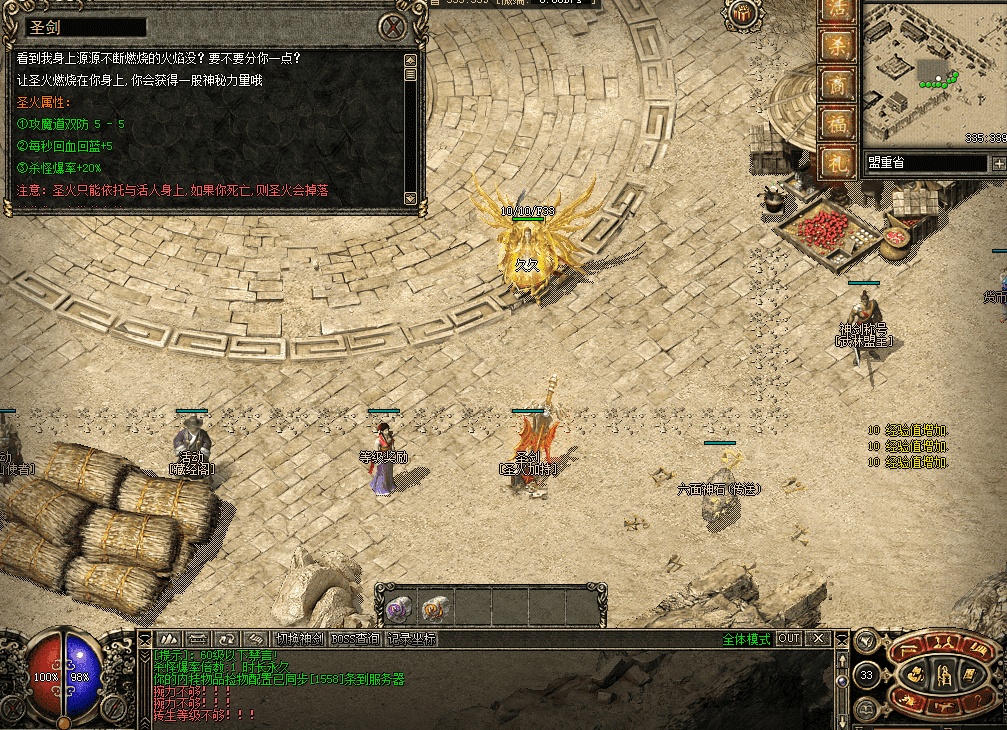Click the OUT button on chat bar
Viewport: 1007px width, 730px height.
click(x=790, y=639)
